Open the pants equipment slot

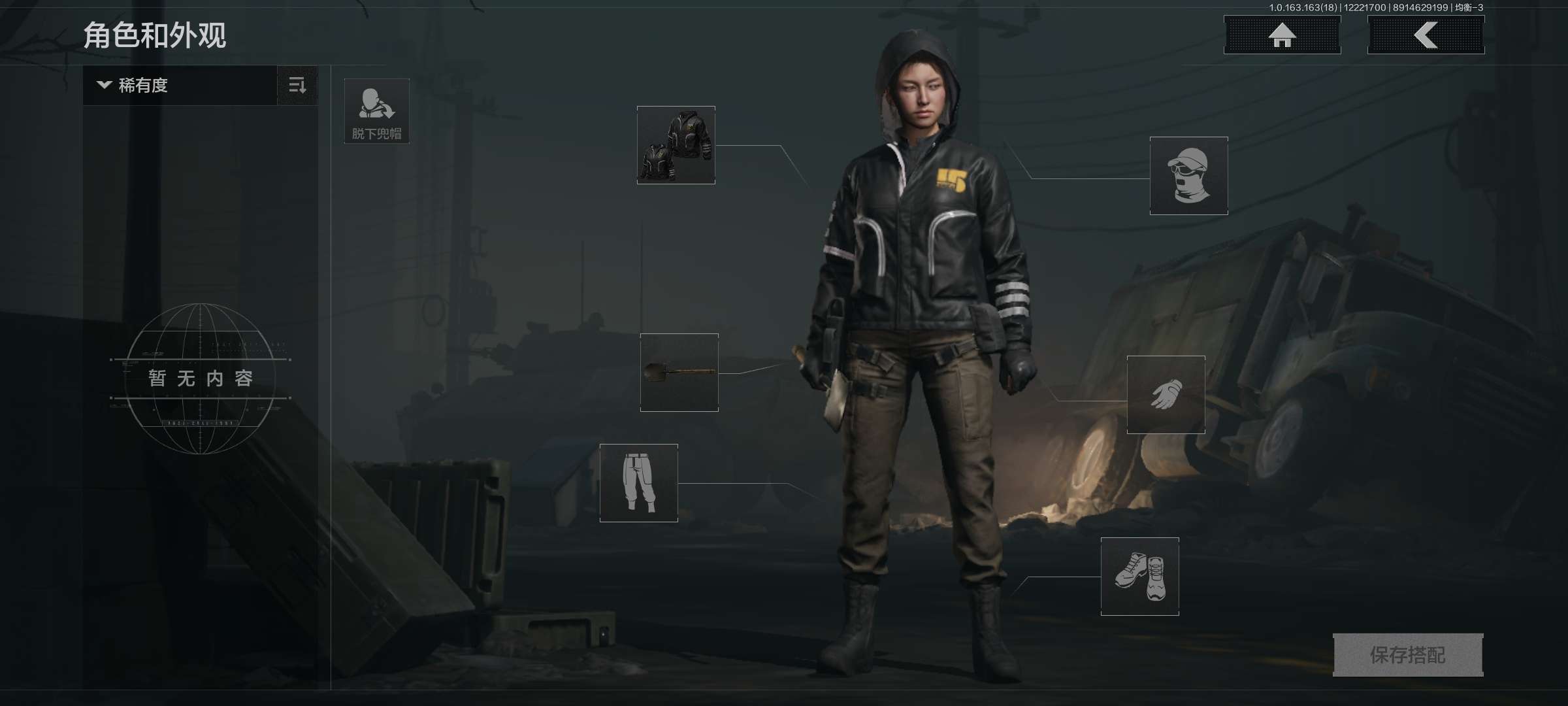coord(638,483)
